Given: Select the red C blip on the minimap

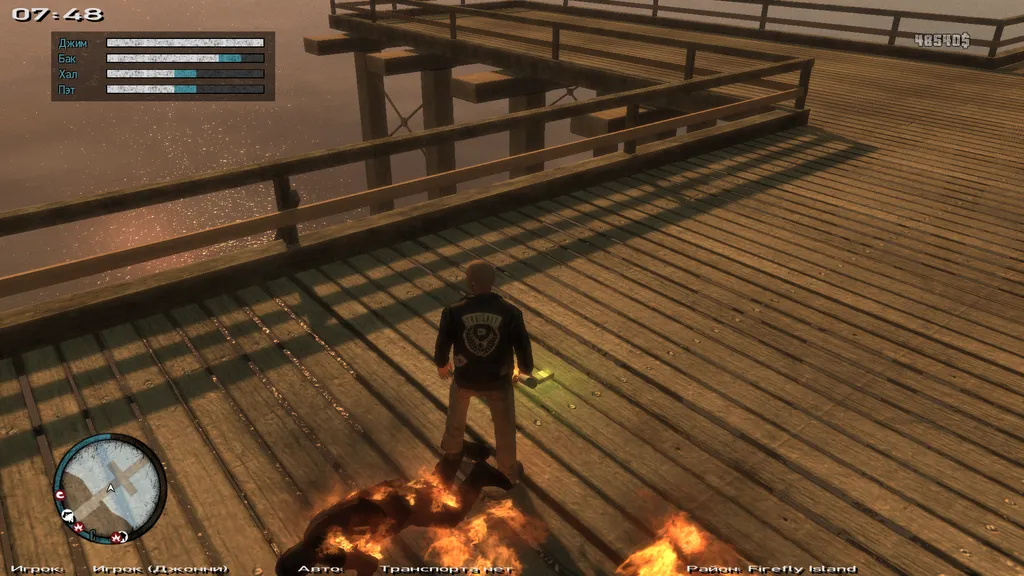Looking at the screenshot, I should click(61, 495).
